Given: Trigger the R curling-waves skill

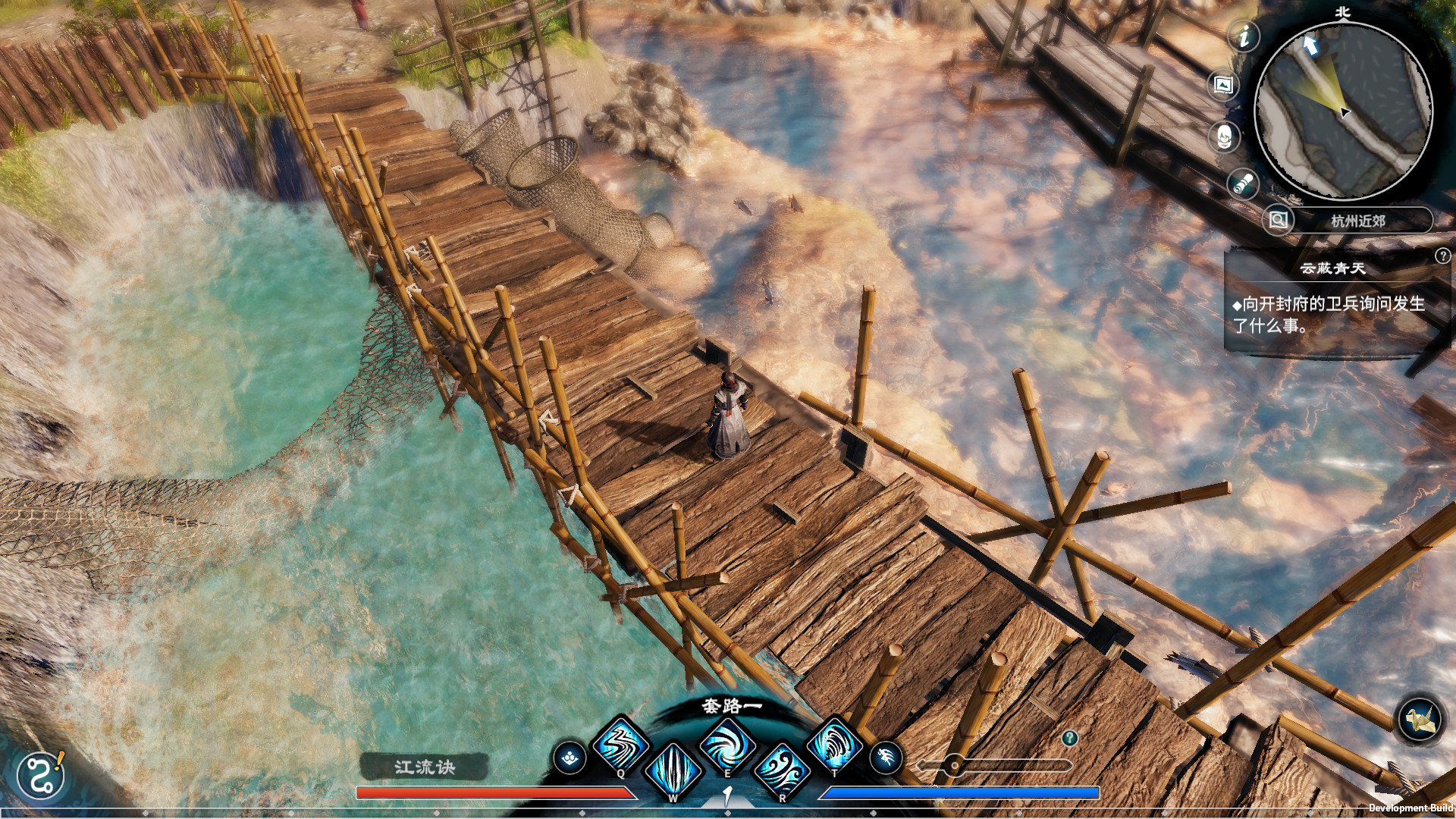Looking at the screenshot, I should coord(781,770).
